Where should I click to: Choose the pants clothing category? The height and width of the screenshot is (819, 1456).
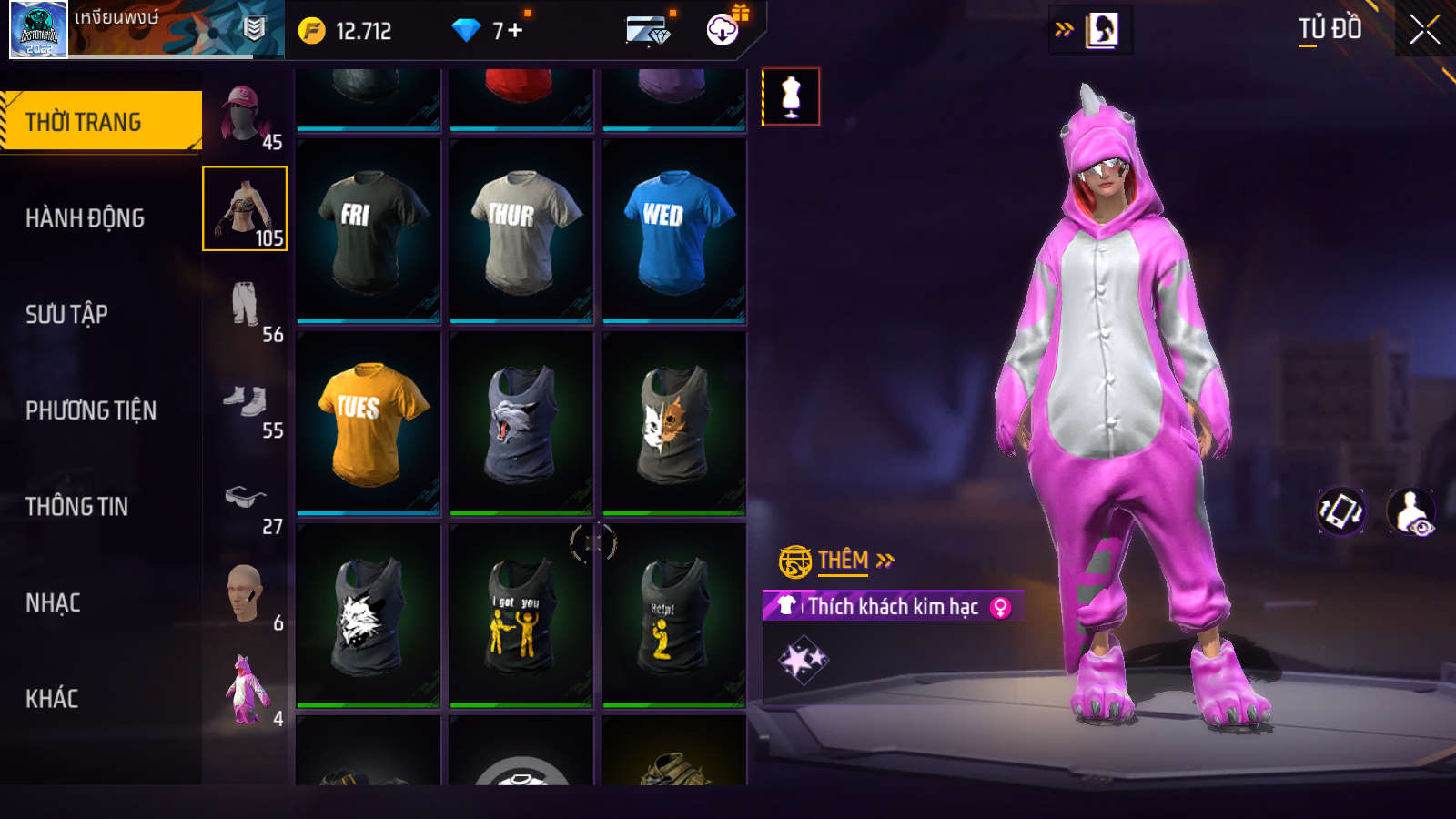tap(246, 307)
